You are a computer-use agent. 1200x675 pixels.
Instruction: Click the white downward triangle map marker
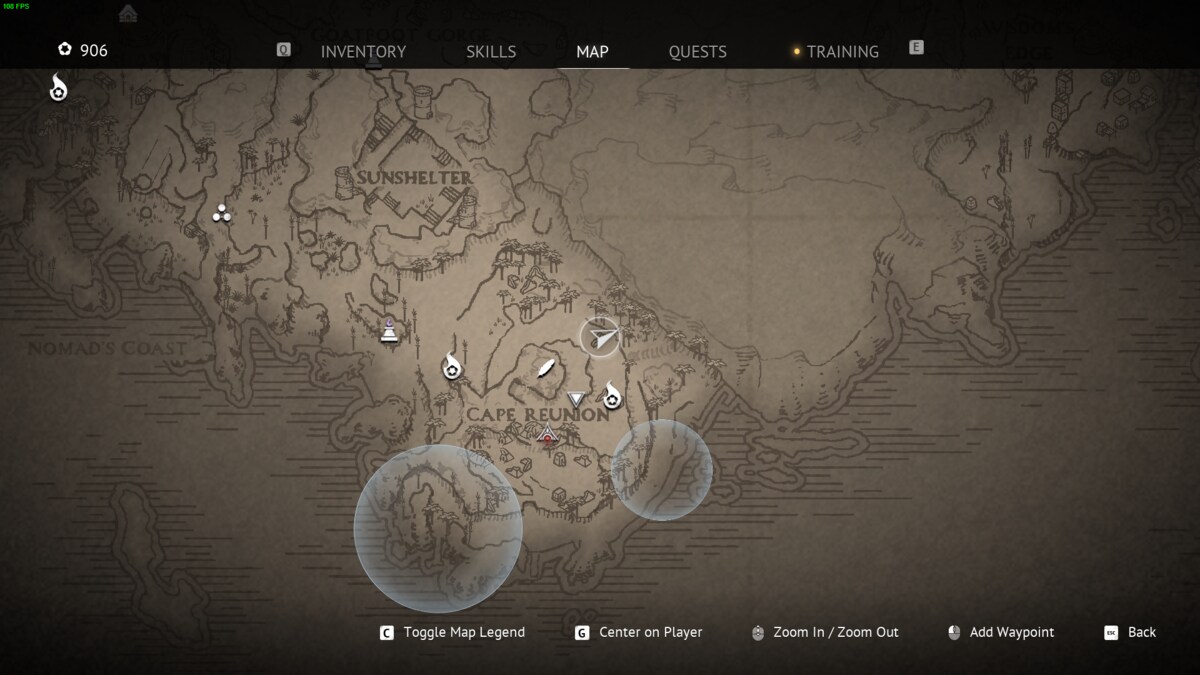coord(575,400)
